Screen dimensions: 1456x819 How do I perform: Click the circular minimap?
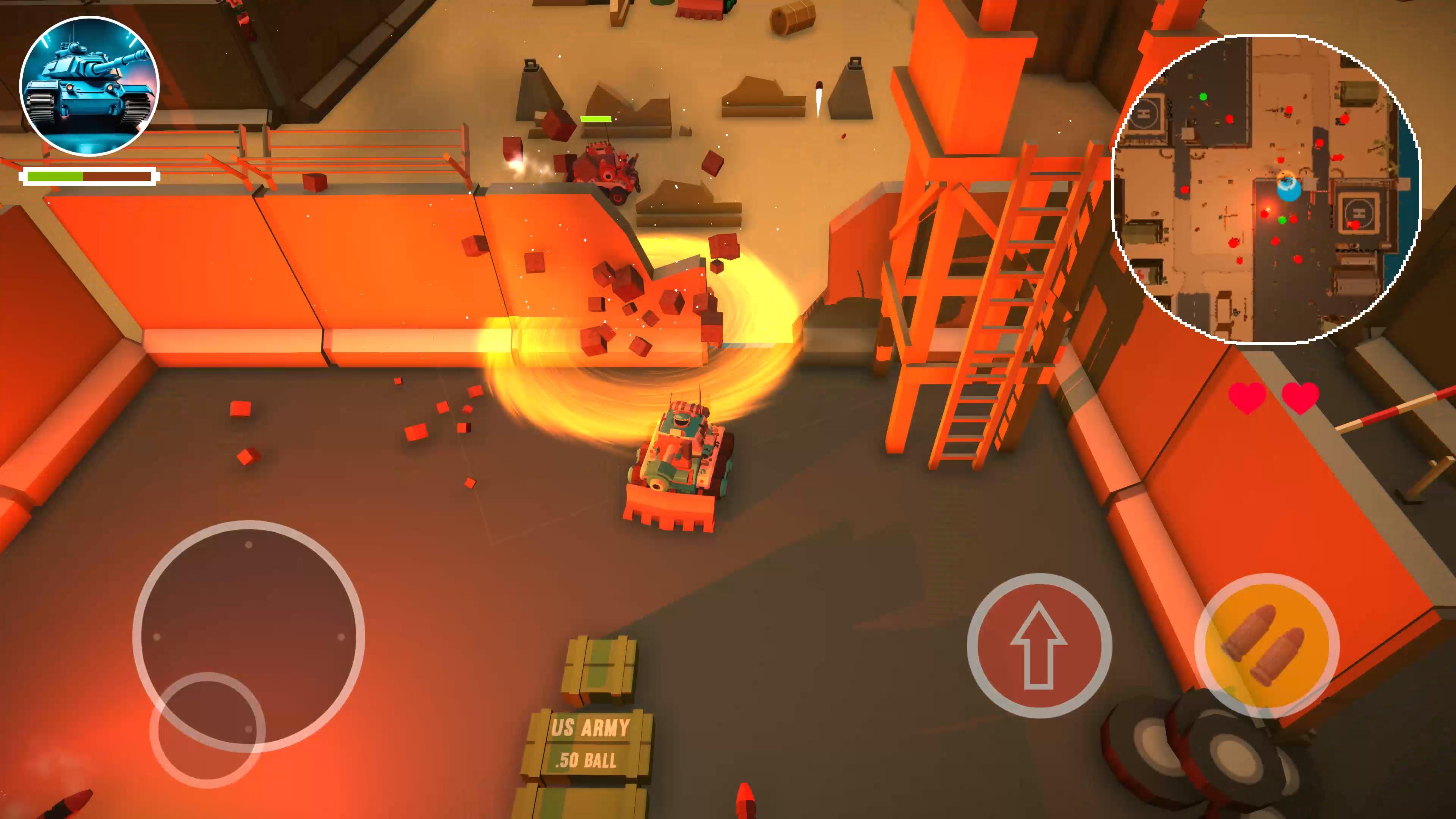pyautogui.click(x=1266, y=189)
